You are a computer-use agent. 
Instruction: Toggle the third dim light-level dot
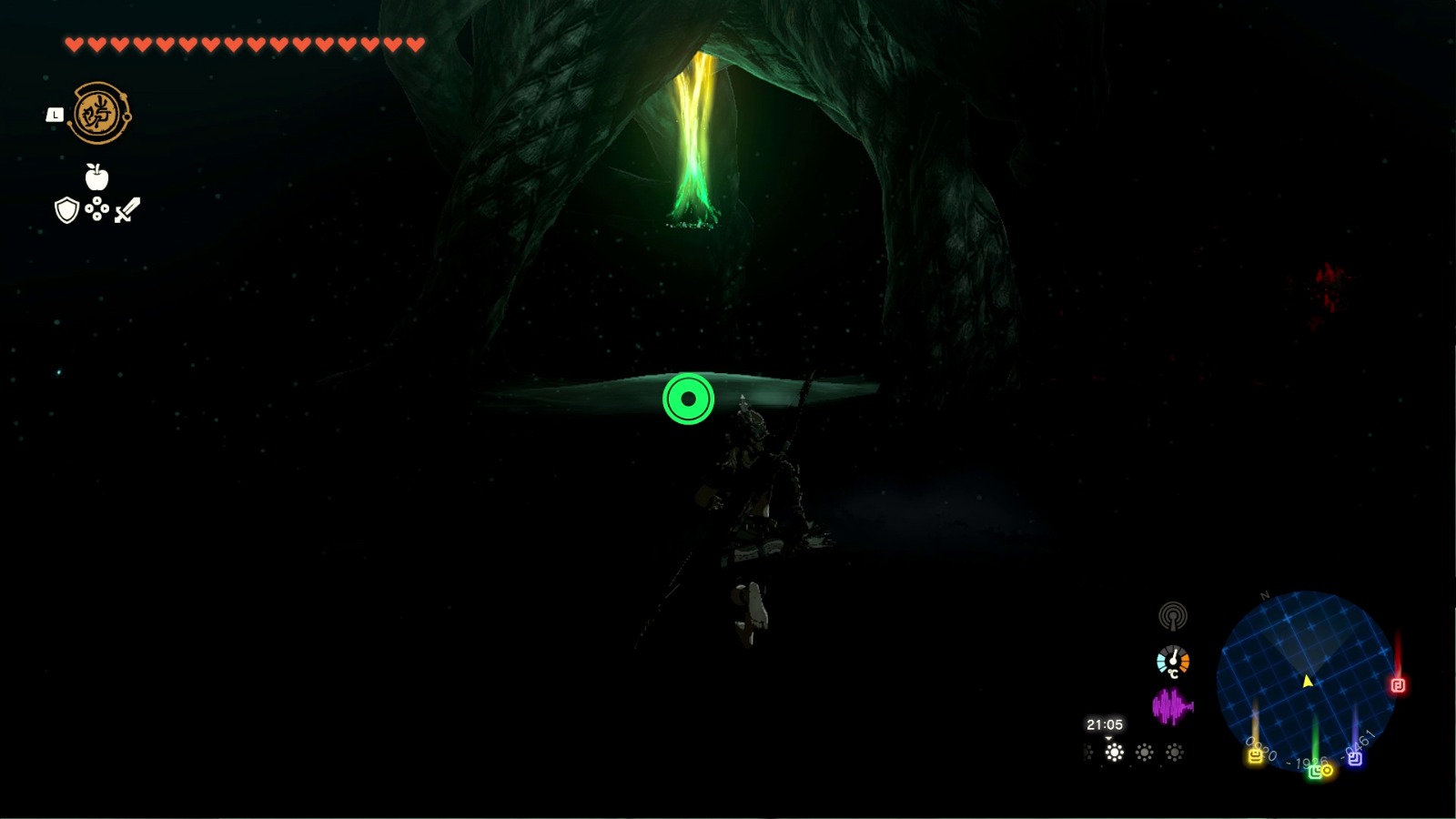click(x=1144, y=750)
